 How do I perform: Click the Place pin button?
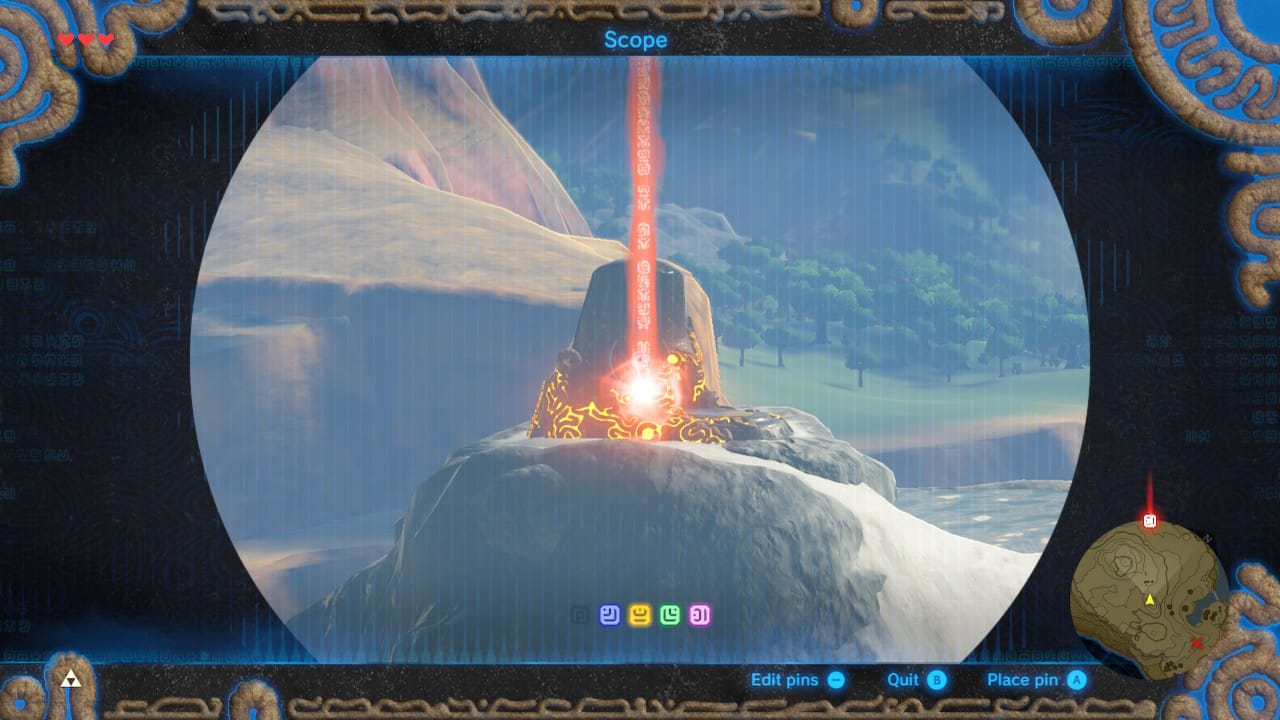point(1022,679)
